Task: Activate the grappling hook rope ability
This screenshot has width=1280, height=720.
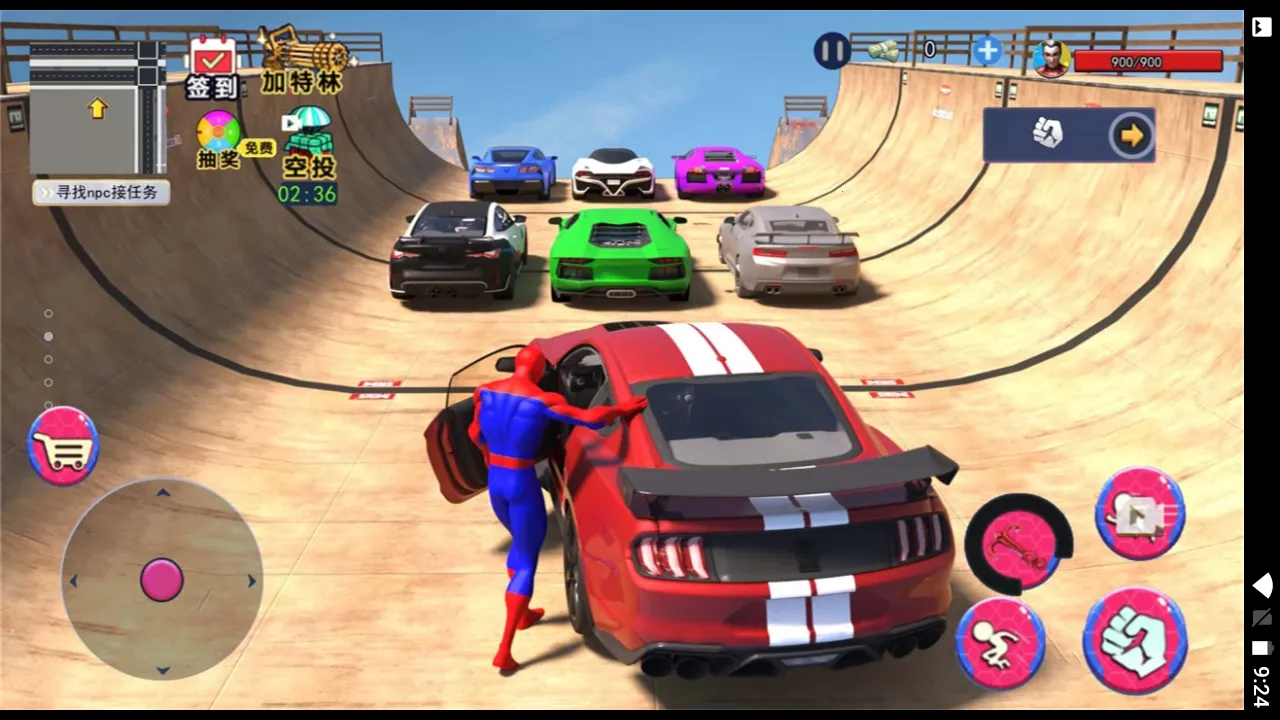Action: (1016, 545)
